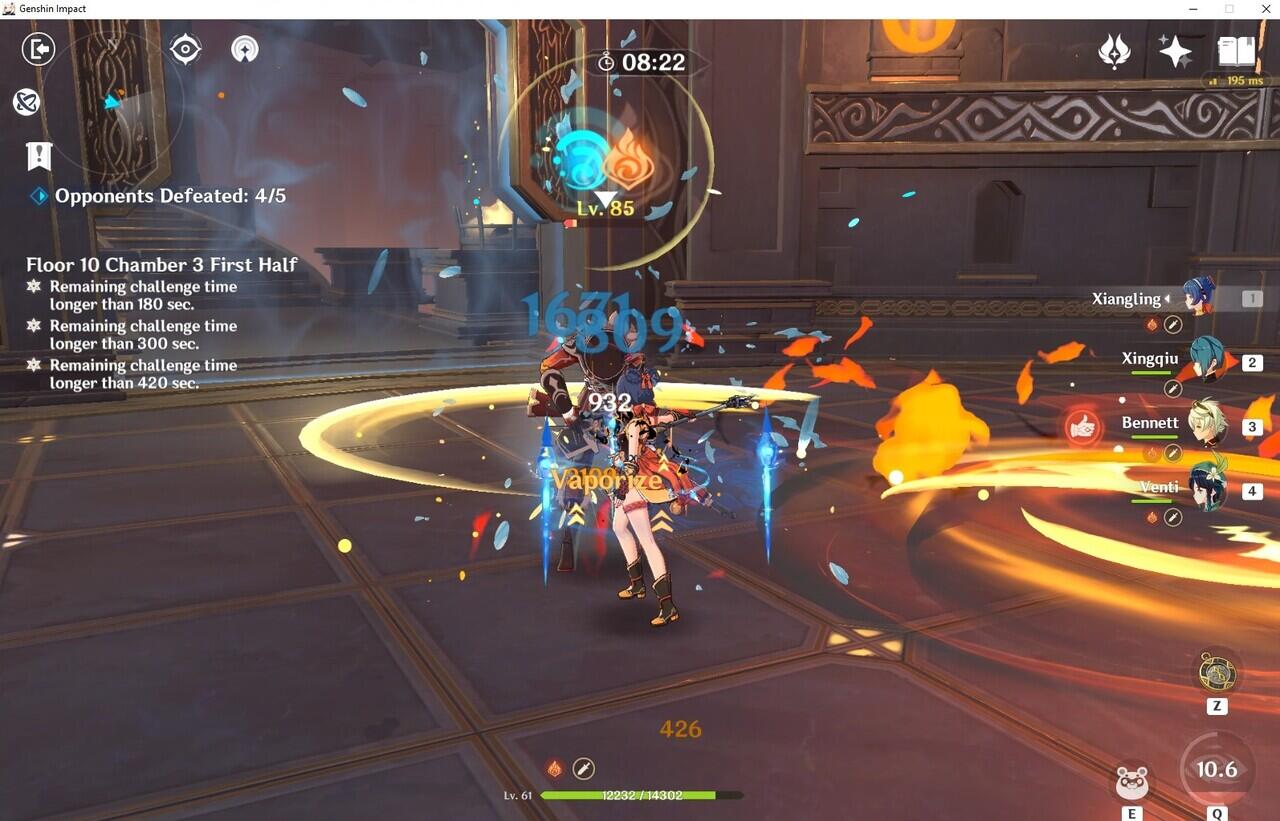Click the crossed-out circle icon below exit
Viewport: 1280px width, 821px height.
(27, 101)
